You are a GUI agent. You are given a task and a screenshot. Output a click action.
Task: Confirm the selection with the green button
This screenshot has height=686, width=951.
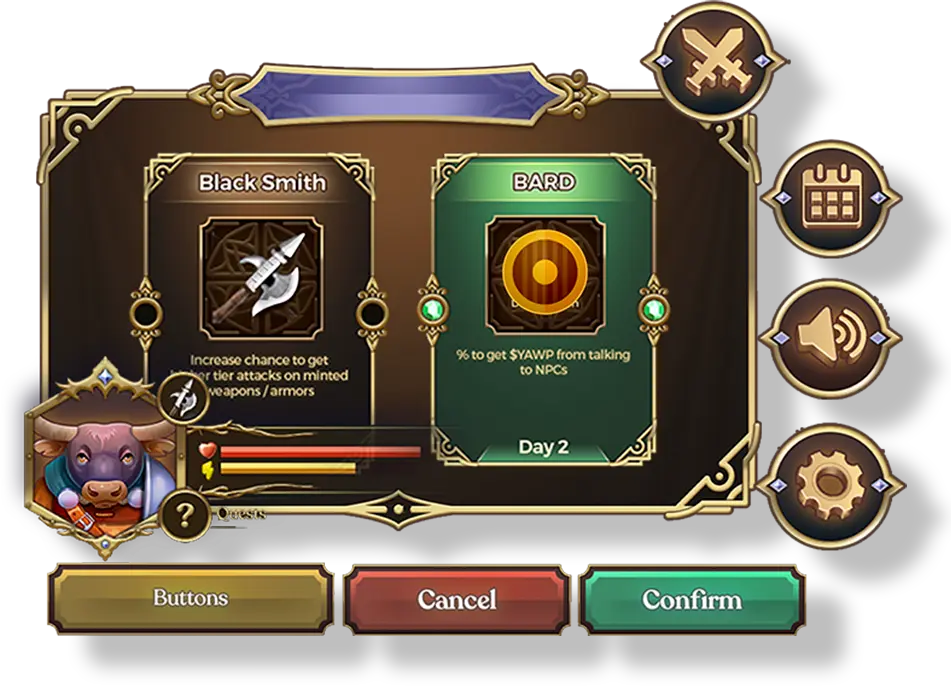tap(692, 599)
